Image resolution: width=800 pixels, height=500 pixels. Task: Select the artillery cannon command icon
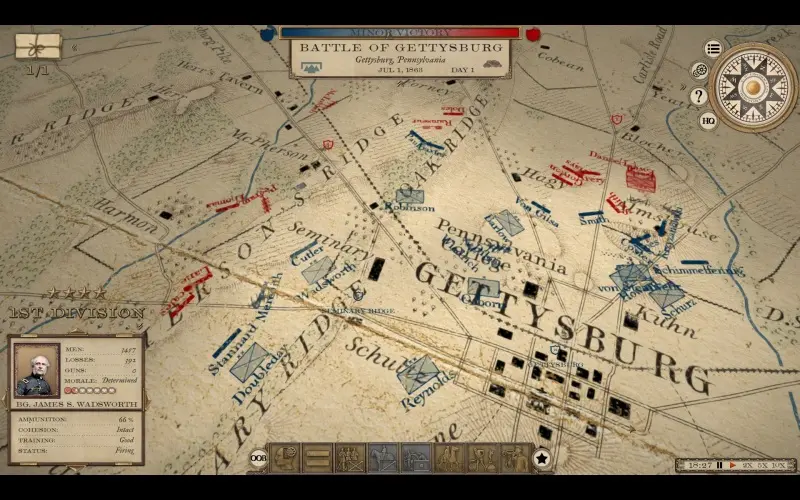click(416, 458)
